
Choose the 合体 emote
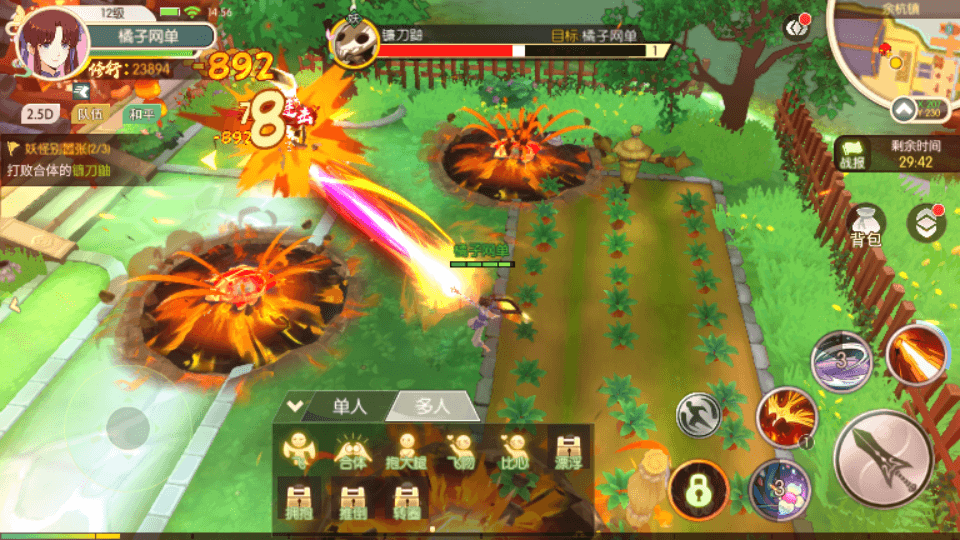pos(350,451)
